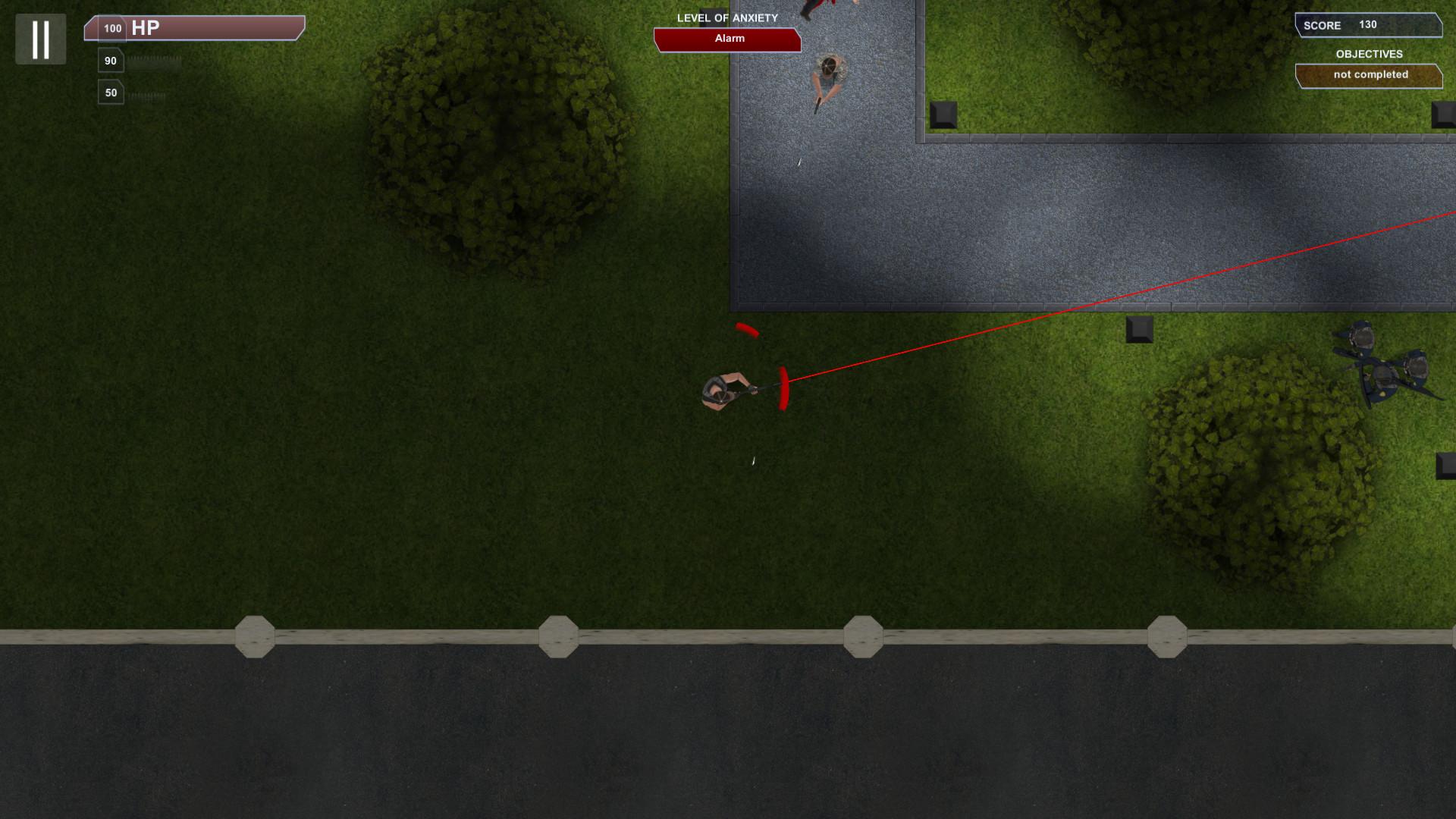Toggle the Alarm anxiety indicator
The image size is (1456, 819).
pyautogui.click(x=726, y=38)
